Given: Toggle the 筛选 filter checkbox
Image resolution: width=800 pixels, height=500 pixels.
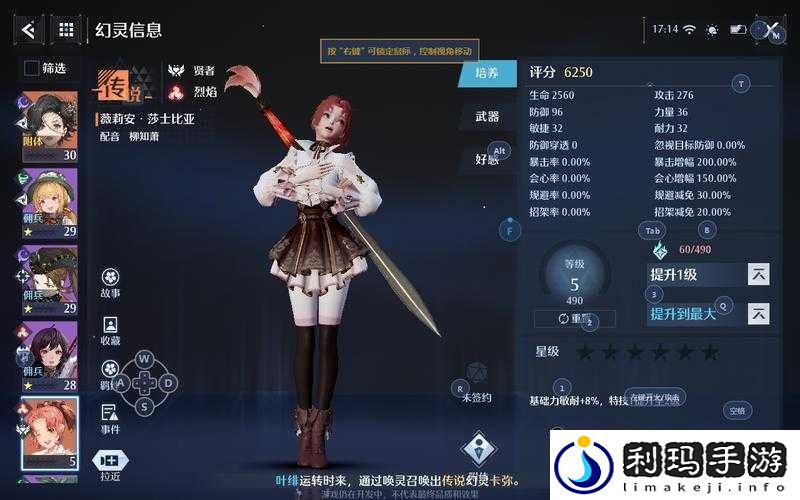Looking at the screenshot, I should click(x=31, y=68).
